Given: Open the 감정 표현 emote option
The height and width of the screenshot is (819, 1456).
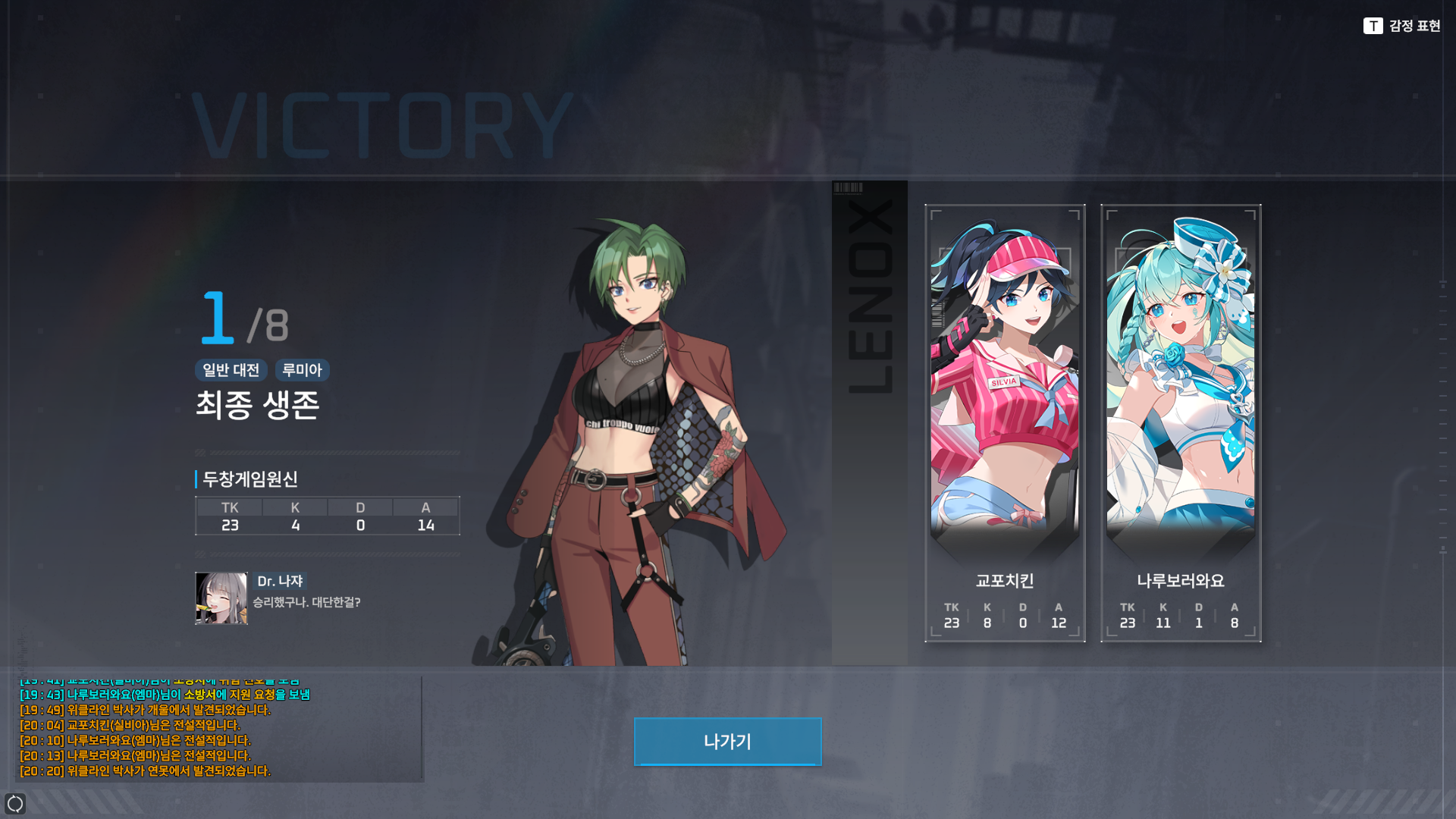Looking at the screenshot, I should coord(1401,26).
